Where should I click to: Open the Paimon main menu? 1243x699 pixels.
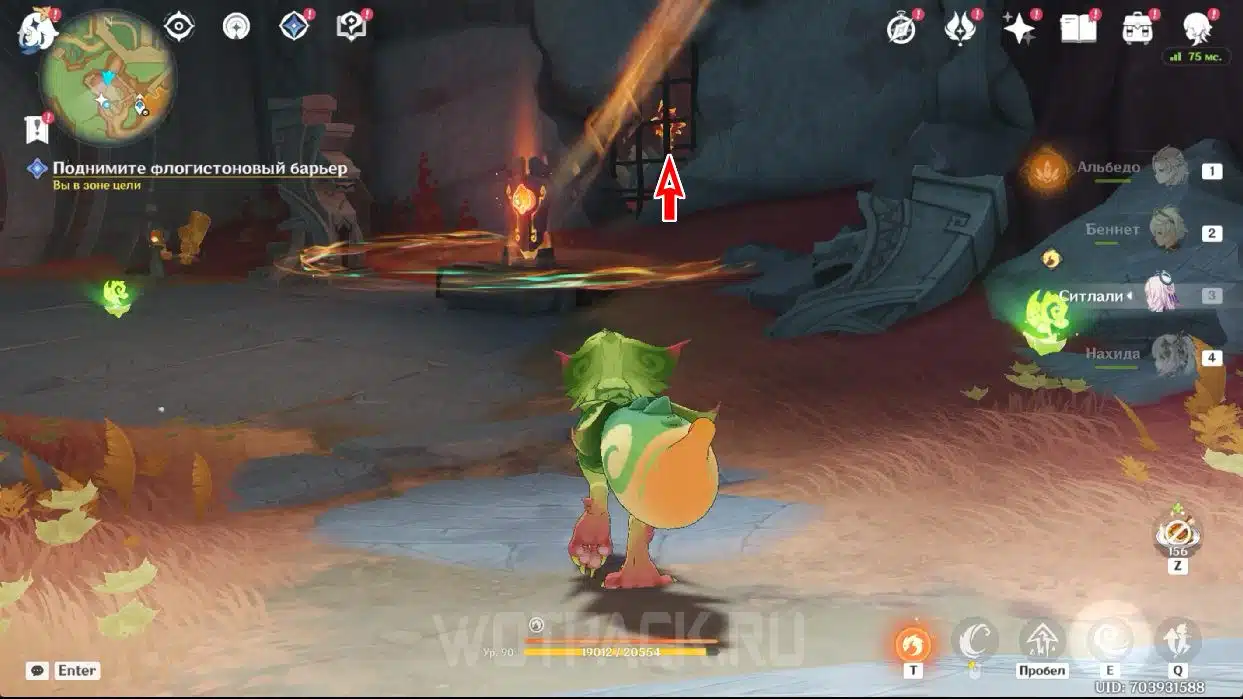pyautogui.click(x=37, y=29)
